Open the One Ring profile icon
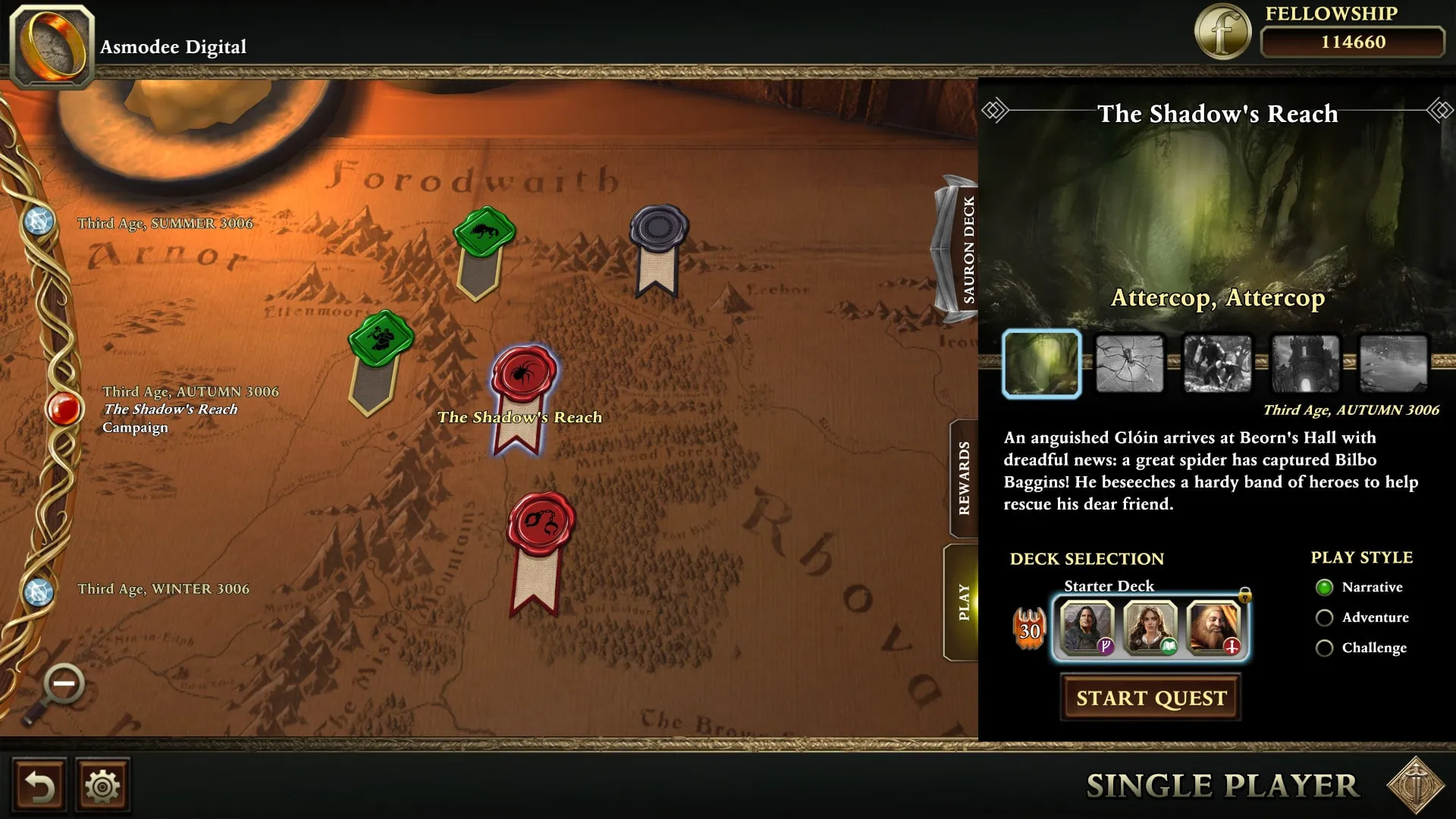 click(52, 45)
